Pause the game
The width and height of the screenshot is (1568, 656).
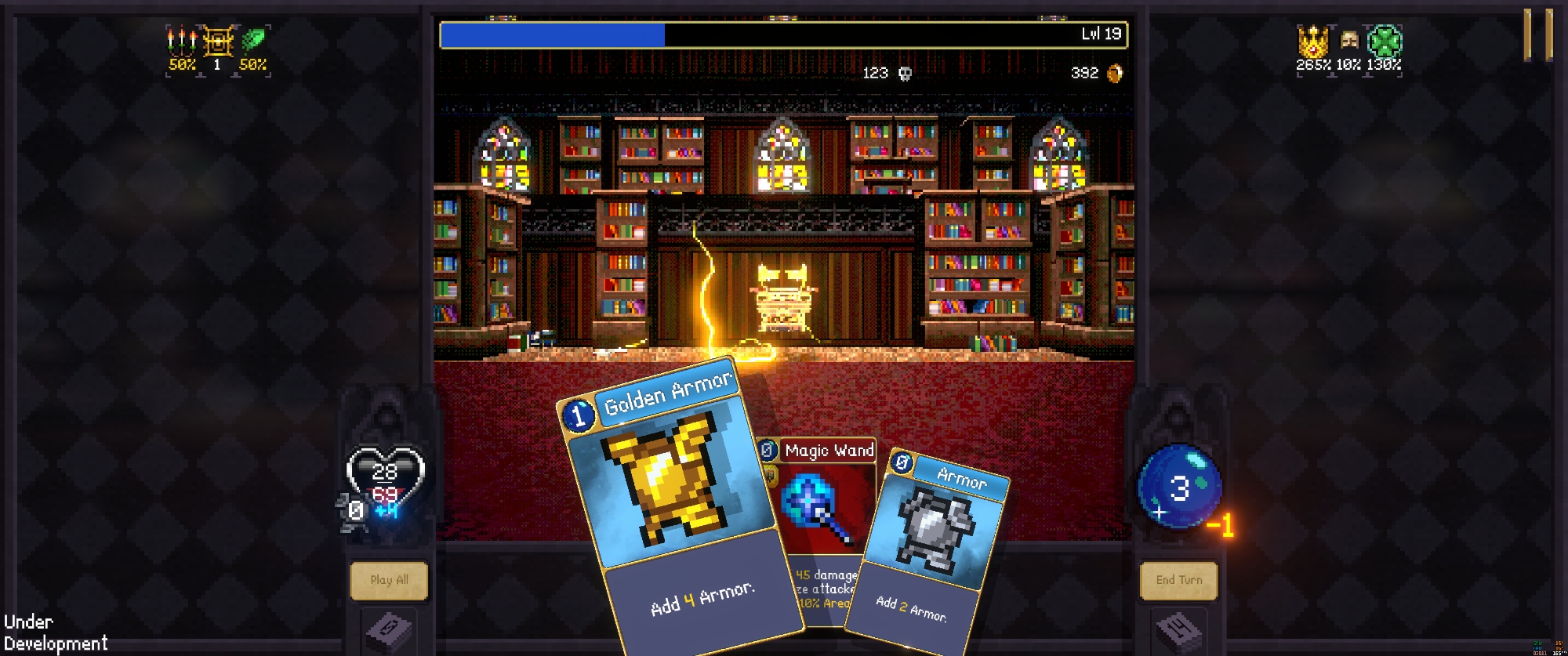[x=1538, y=35]
